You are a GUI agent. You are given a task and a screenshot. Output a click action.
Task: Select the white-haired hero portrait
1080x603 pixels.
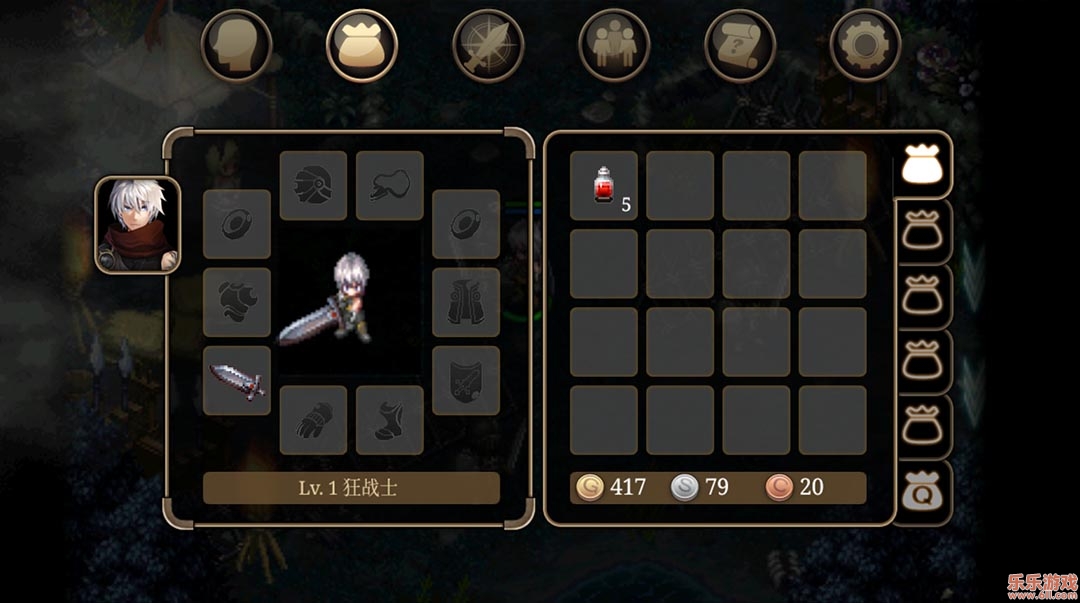point(138,225)
